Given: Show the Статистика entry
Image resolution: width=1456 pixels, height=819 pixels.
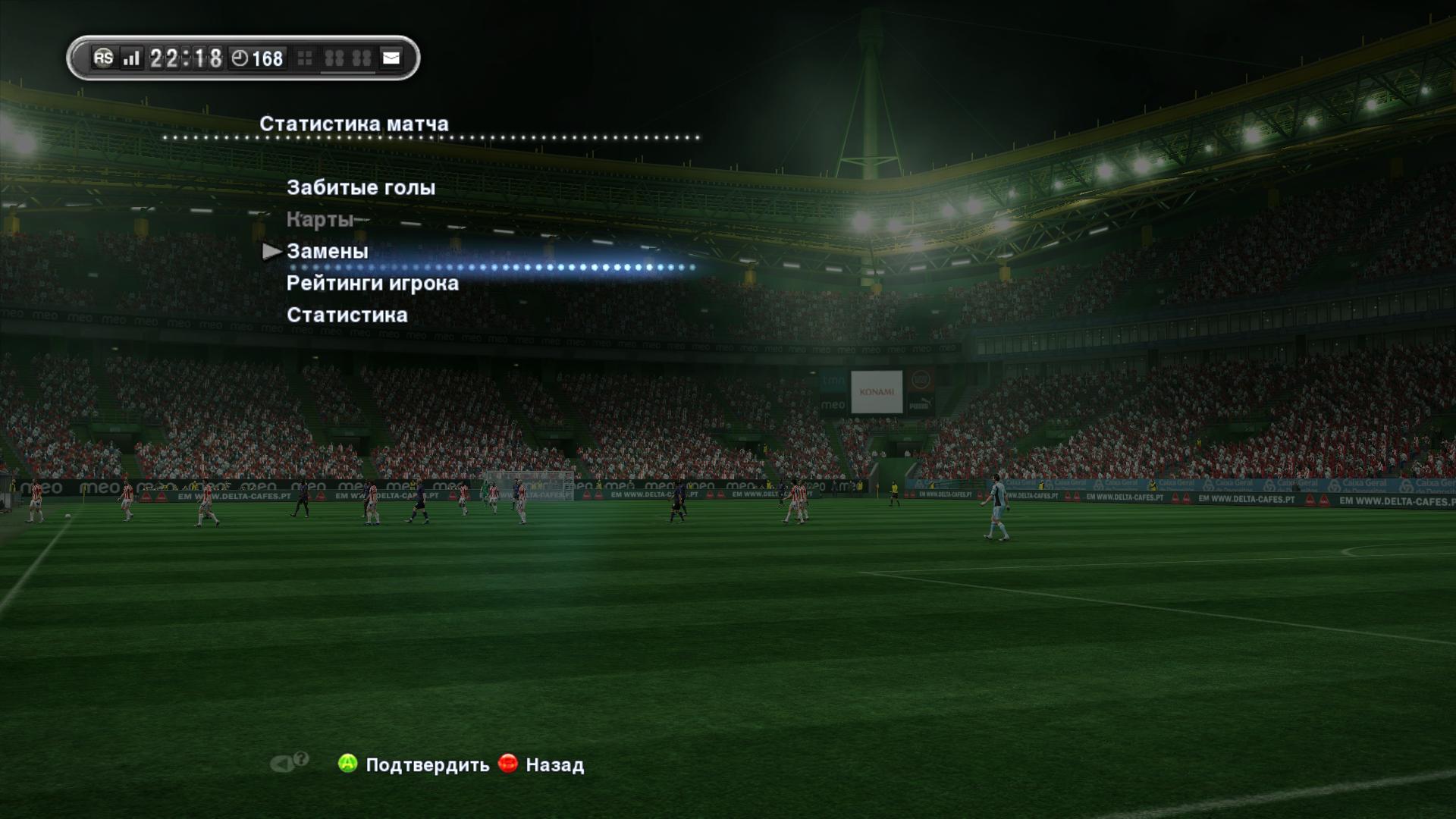Looking at the screenshot, I should (x=347, y=315).
